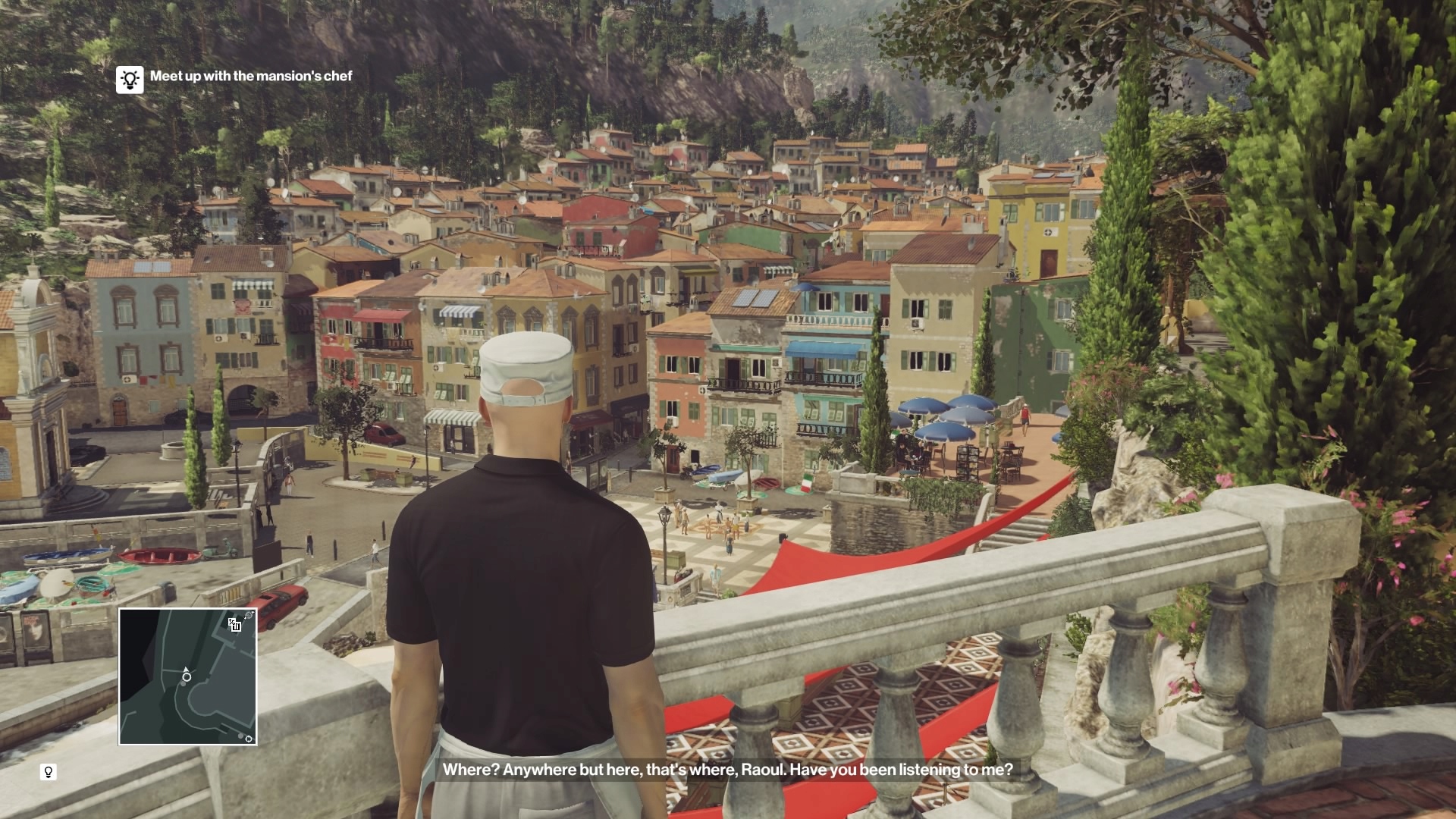Click the objective lightbulb icon top-left
The image size is (1456, 819).
coord(130,78)
